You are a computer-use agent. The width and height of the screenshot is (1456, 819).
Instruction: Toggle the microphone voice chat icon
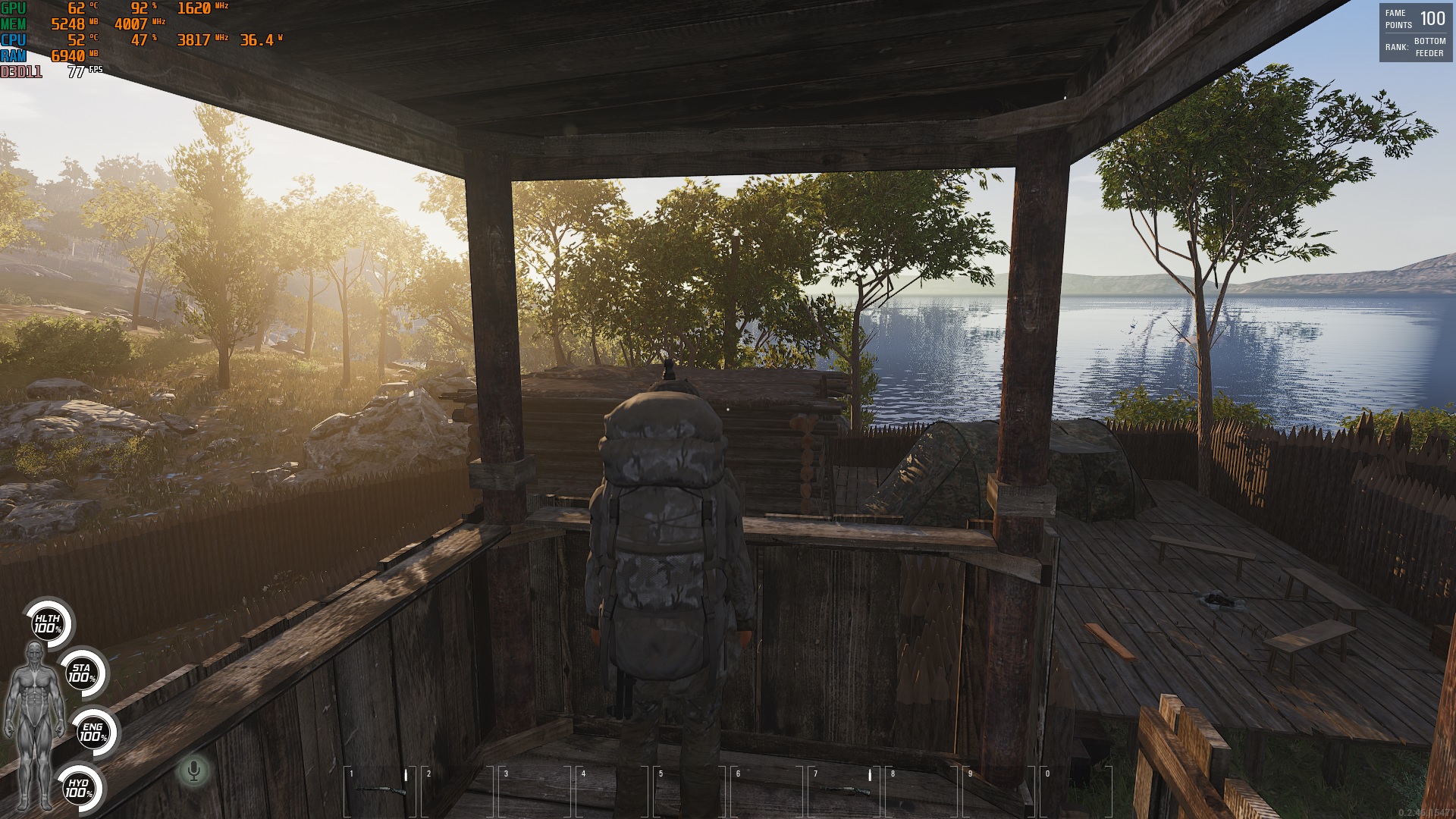point(194,771)
